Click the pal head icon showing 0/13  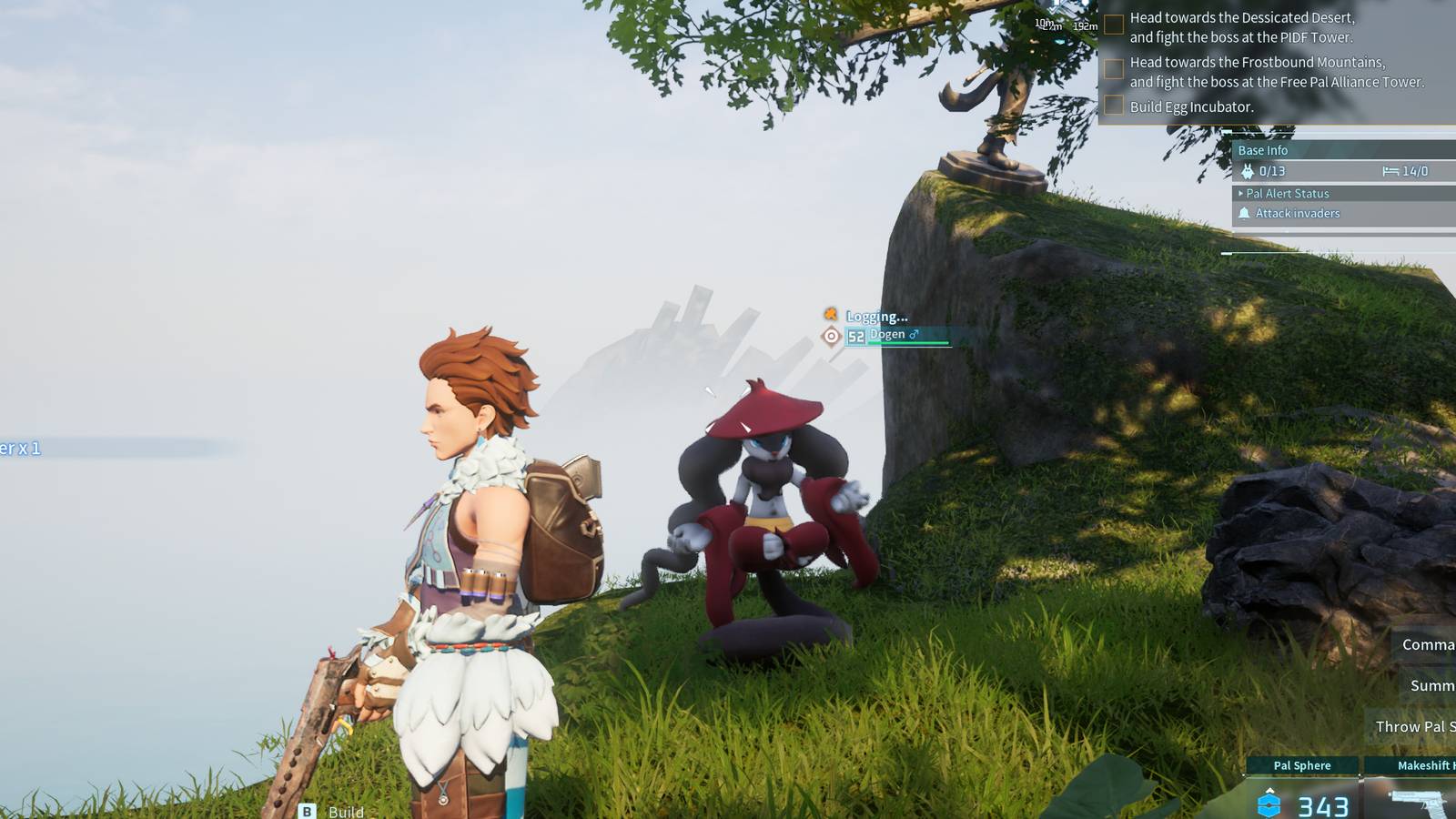(1249, 169)
